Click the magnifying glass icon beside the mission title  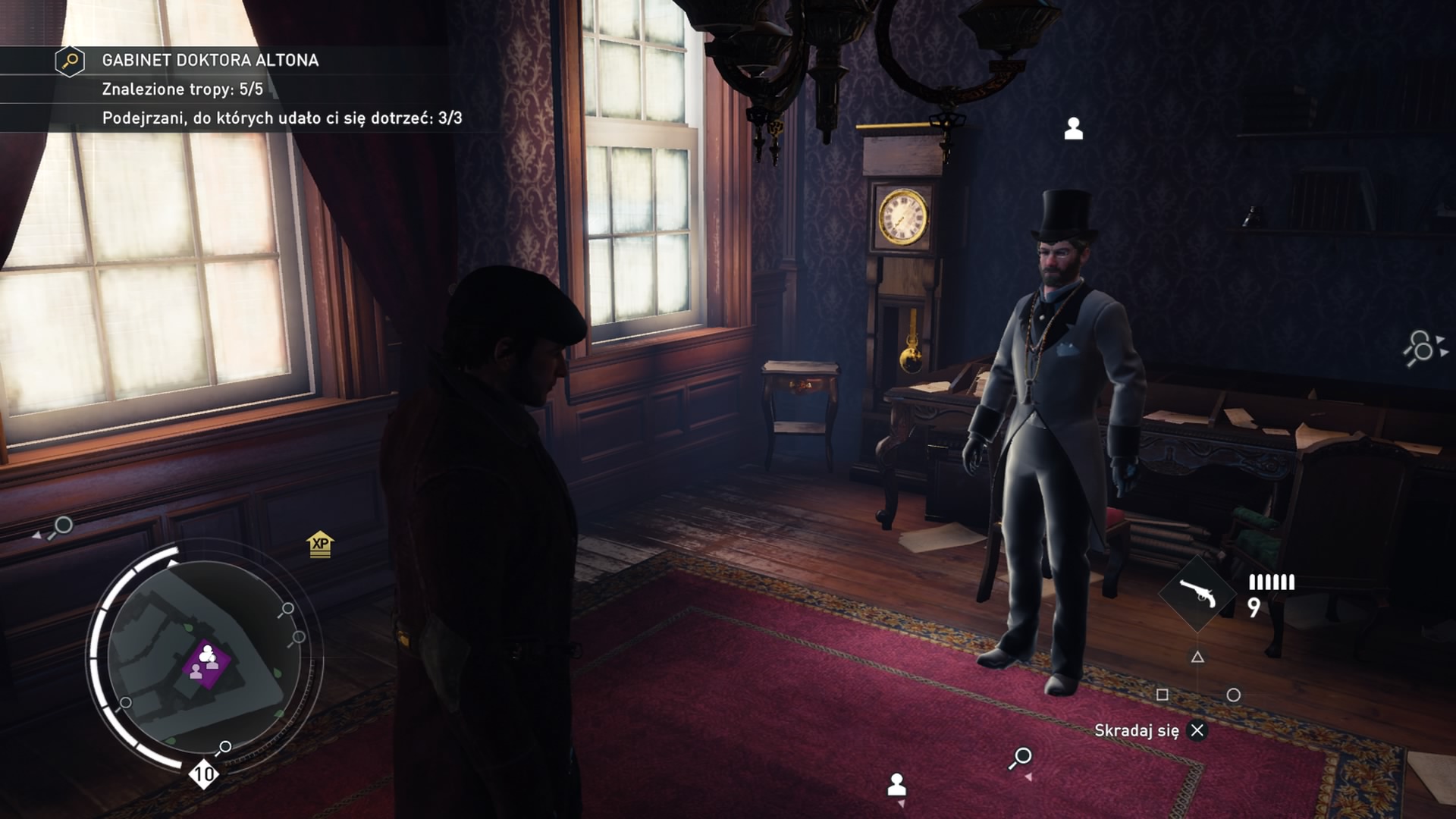click(x=68, y=59)
